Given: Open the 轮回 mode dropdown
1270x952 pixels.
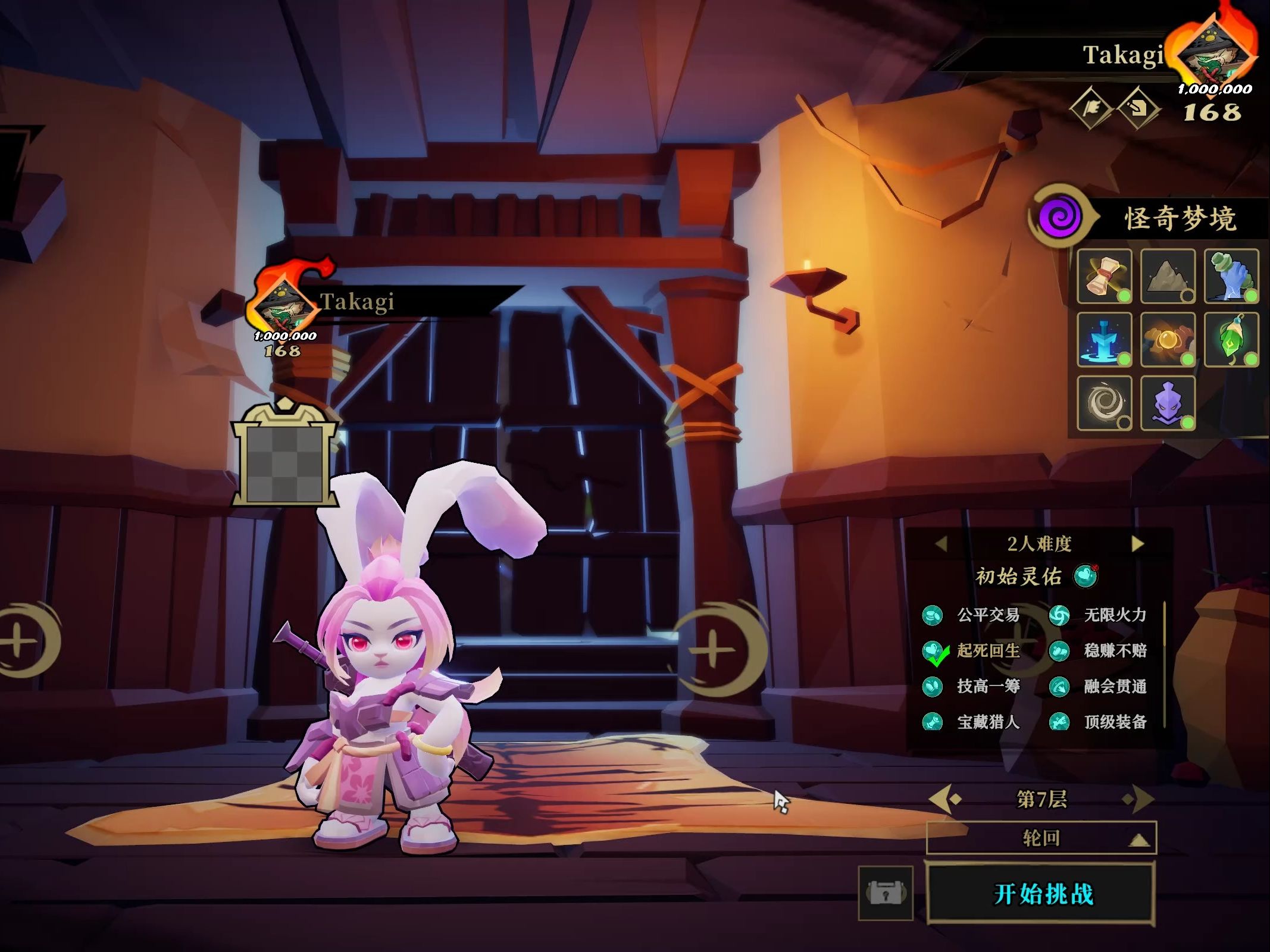Looking at the screenshot, I should 1041,838.
